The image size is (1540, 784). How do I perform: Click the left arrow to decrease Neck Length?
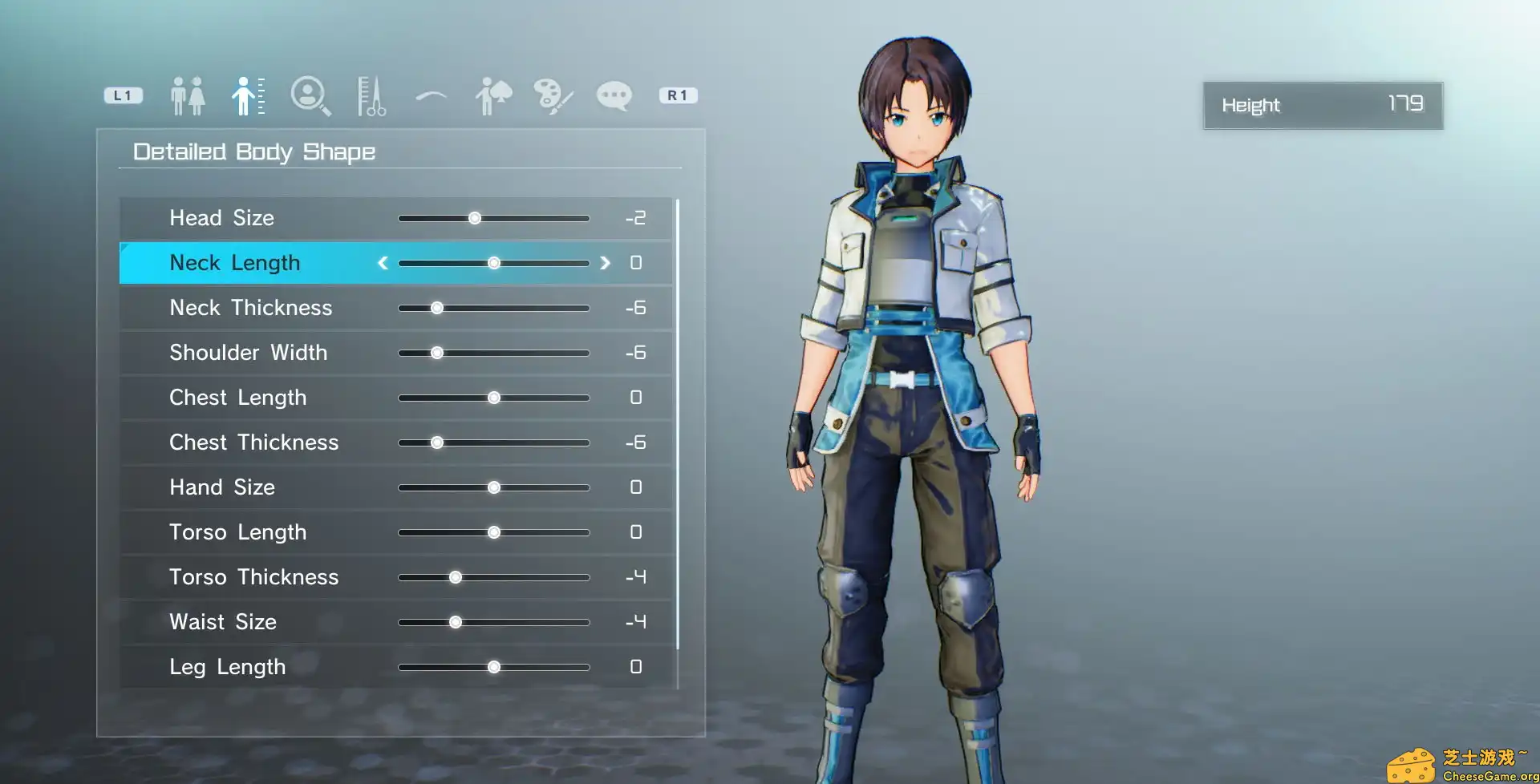[x=383, y=262]
